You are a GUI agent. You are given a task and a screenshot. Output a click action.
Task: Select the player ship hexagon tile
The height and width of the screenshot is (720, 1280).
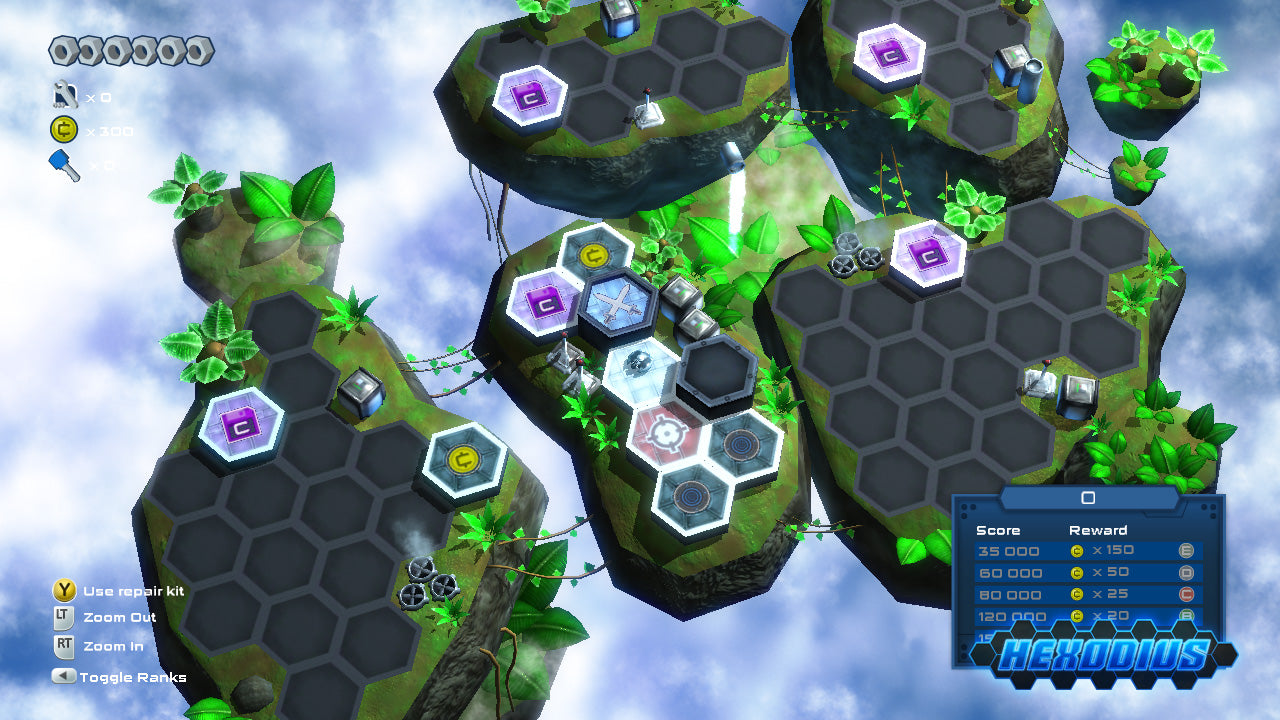(x=617, y=303)
